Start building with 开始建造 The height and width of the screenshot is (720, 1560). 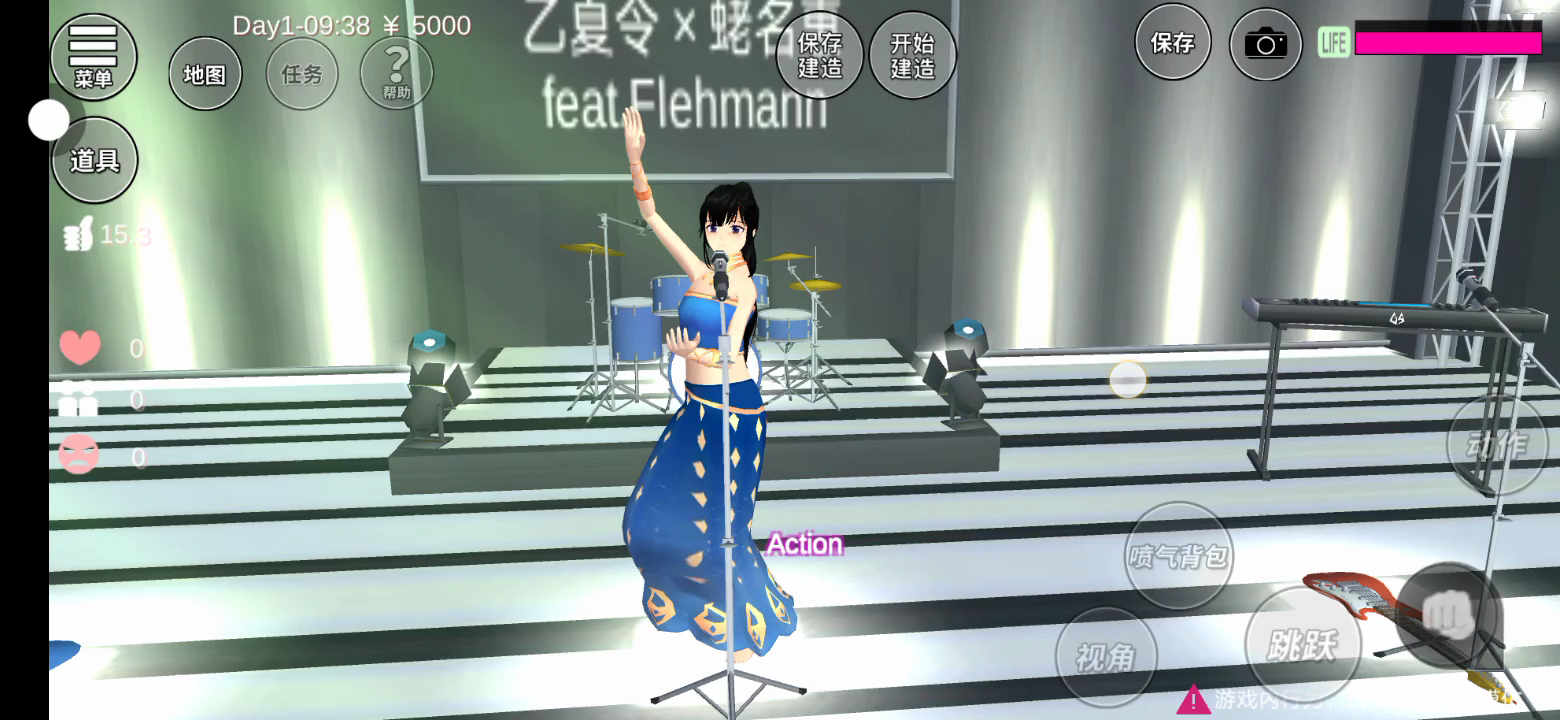[912, 56]
